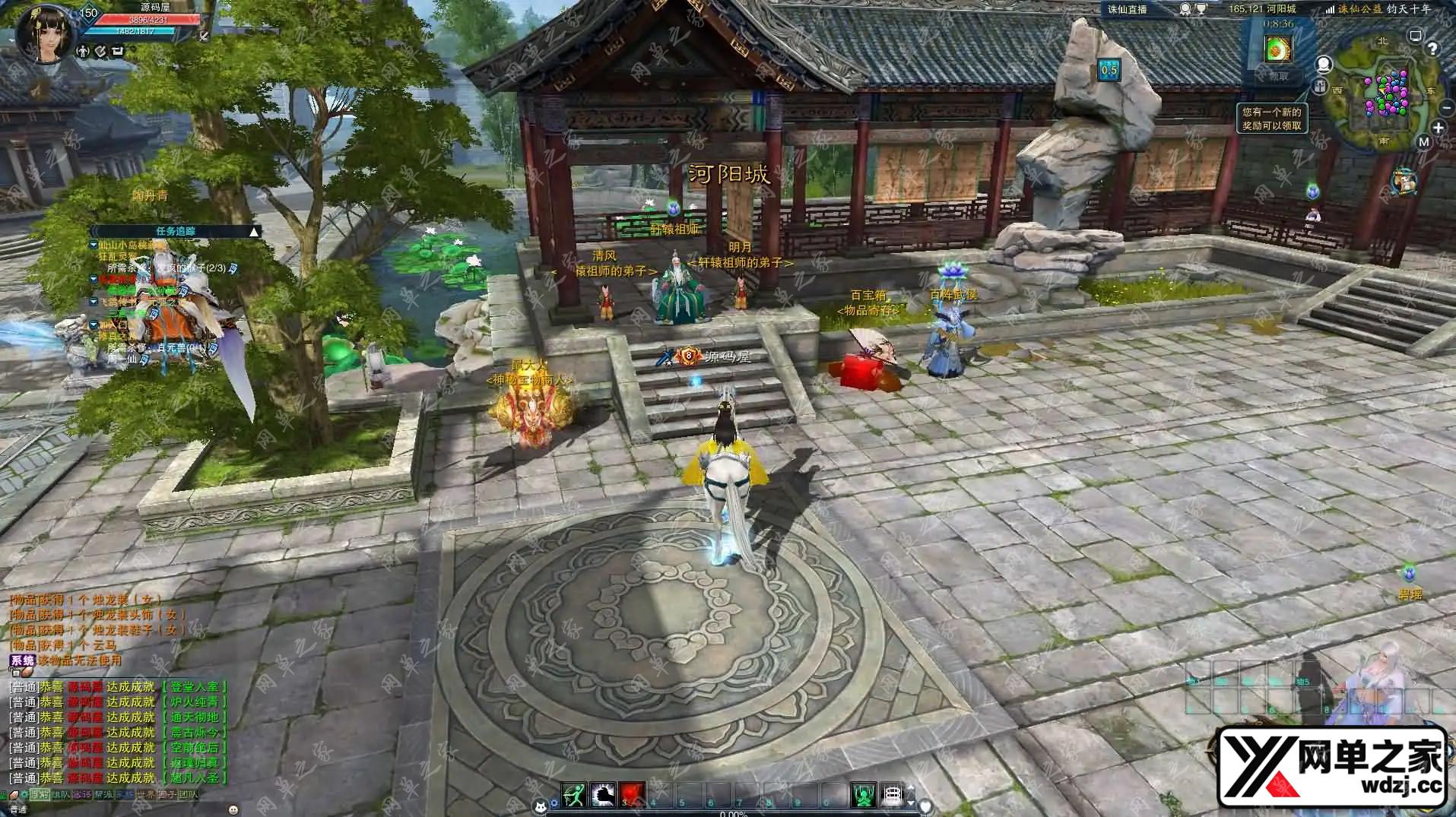The height and width of the screenshot is (817, 1456).
Task: Collapse the quest tracker header arrow
Action: (255, 231)
